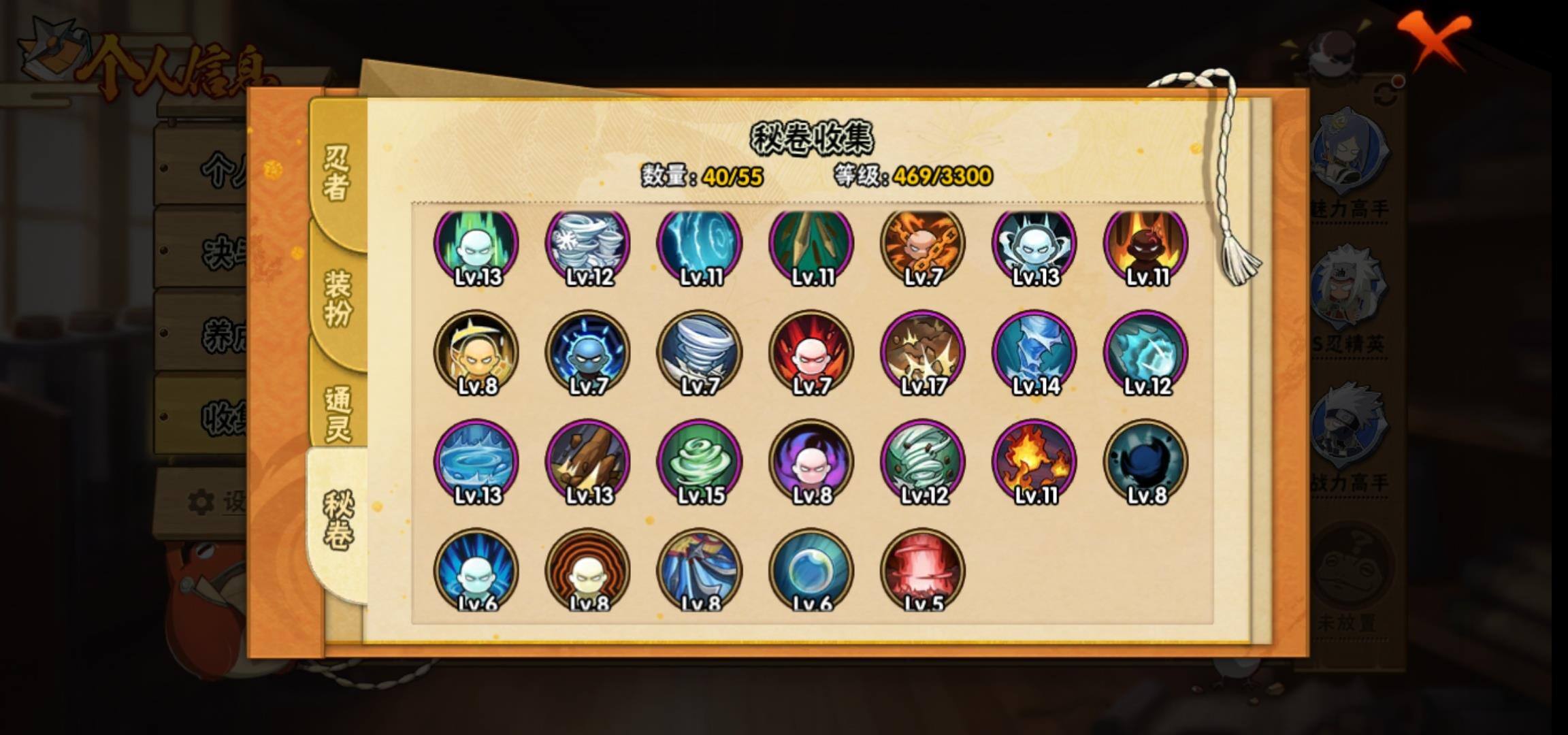Choose the Lv.6 water bubble scroll
The width and height of the screenshot is (1568, 735).
pyautogui.click(x=811, y=570)
